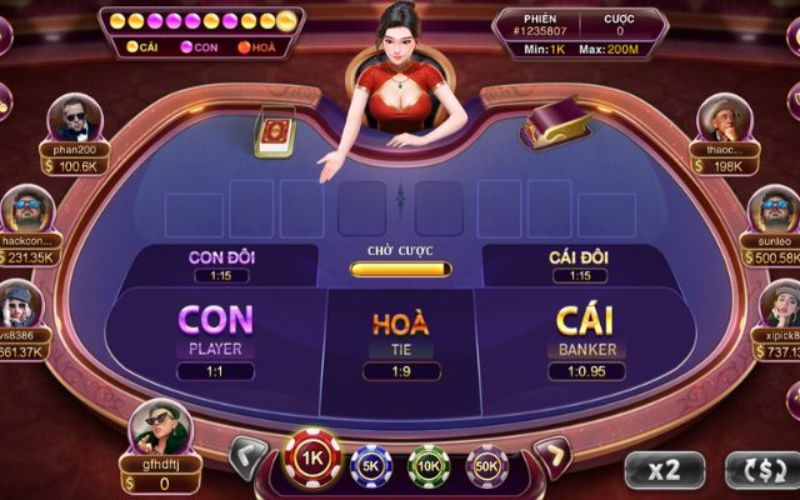The width and height of the screenshot is (800, 500).
Task: Select the blue 5K chip
Action: coord(371,464)
